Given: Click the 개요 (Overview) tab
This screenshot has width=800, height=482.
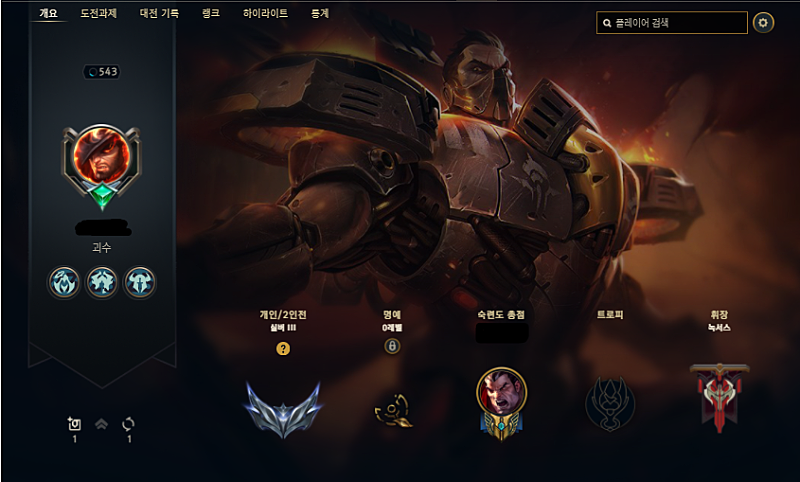Looking at the screenshot, I should tap(48, 14).
